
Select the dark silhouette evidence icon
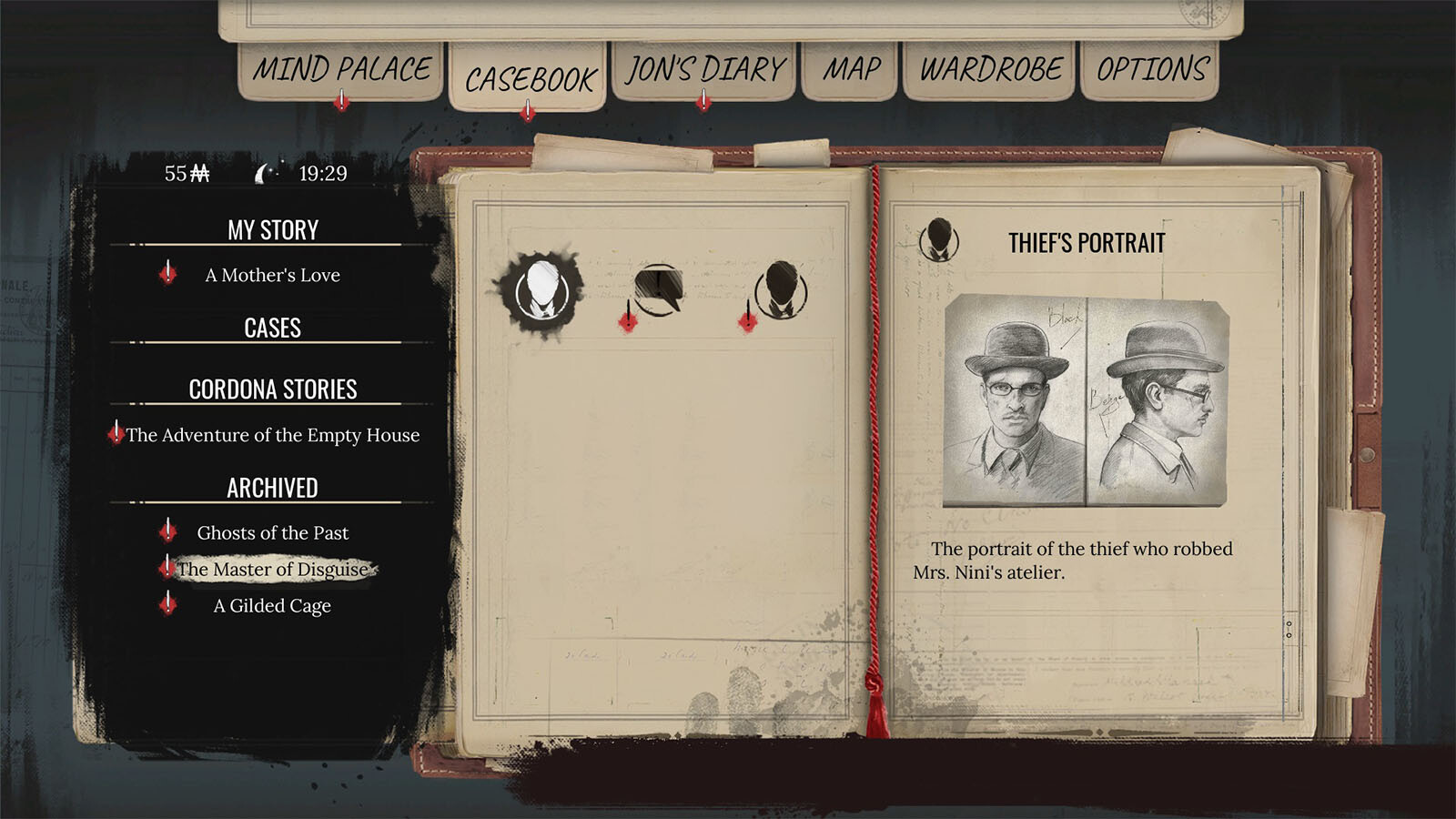(781, 289)
